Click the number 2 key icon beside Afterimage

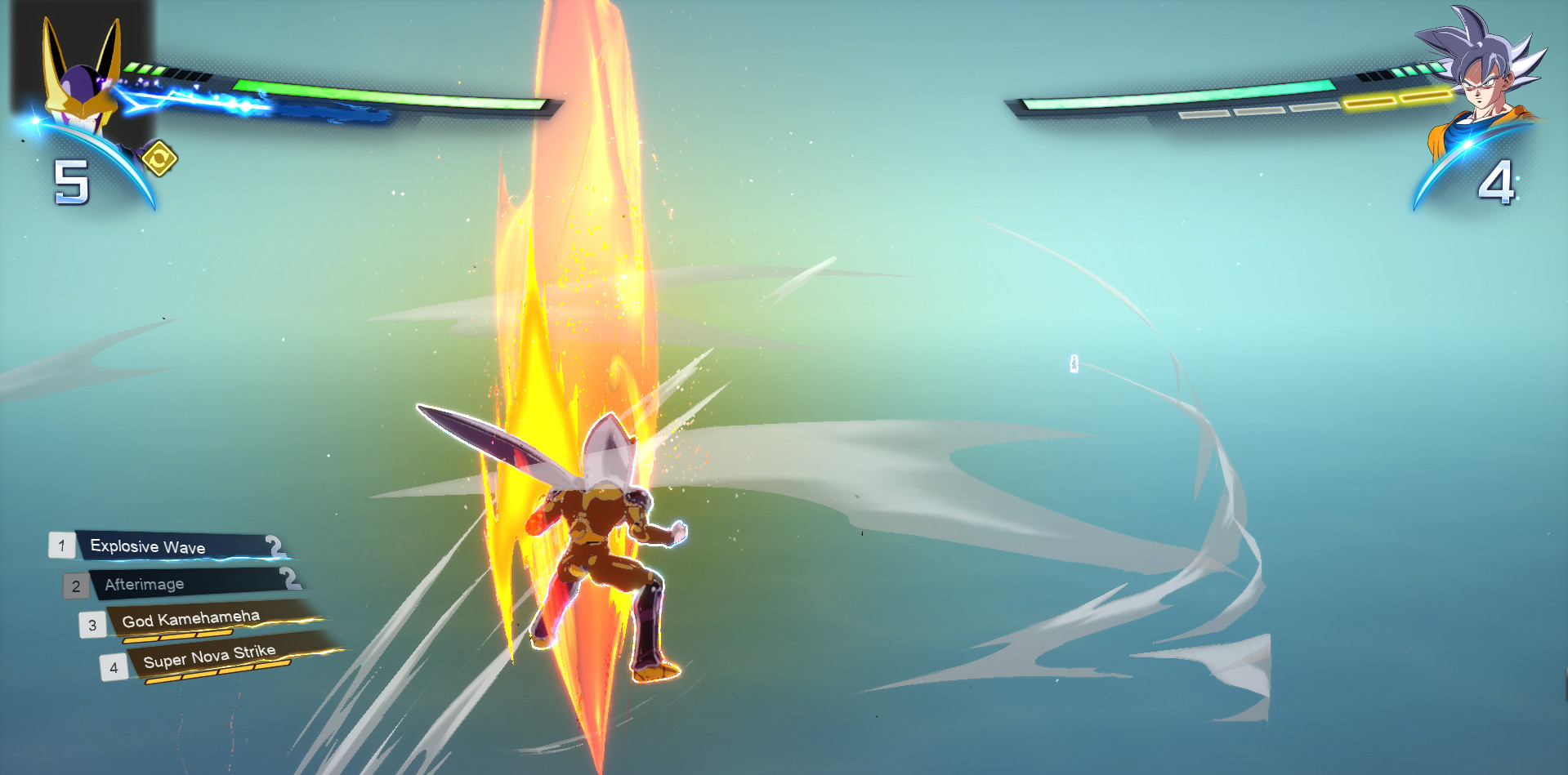77,585
